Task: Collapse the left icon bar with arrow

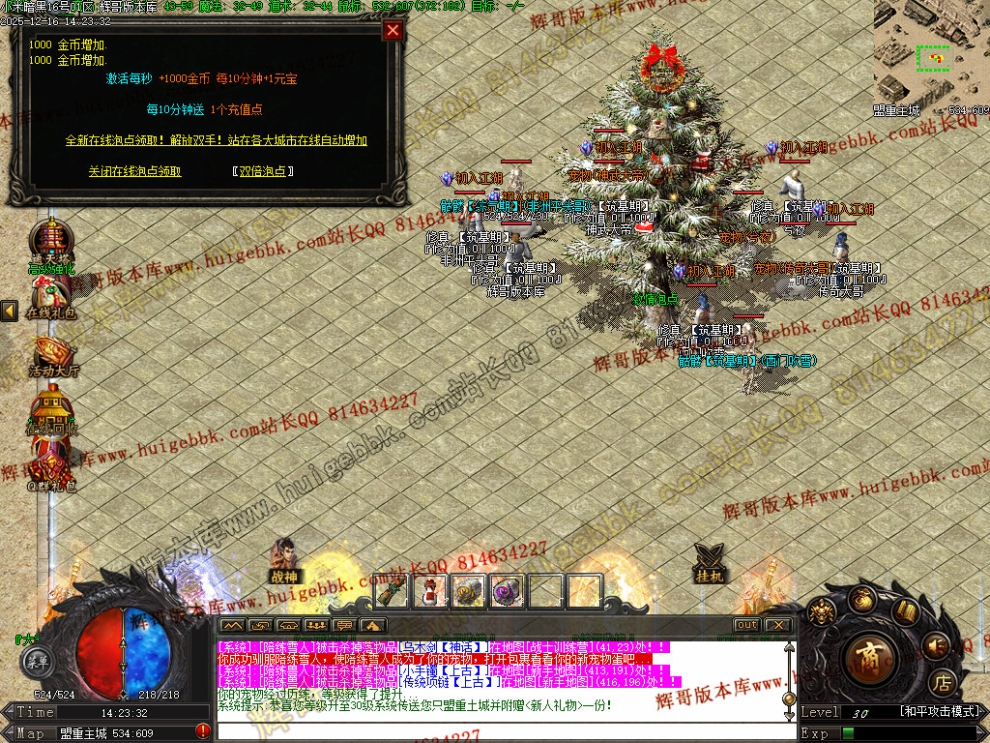Action: 9,312
